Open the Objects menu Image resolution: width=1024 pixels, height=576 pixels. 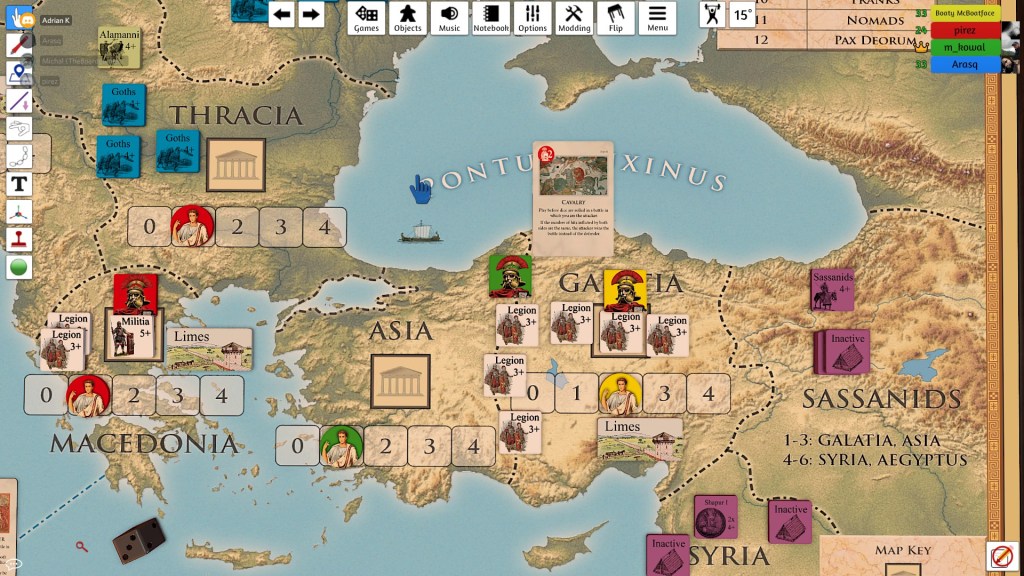(x=407, y=17)
